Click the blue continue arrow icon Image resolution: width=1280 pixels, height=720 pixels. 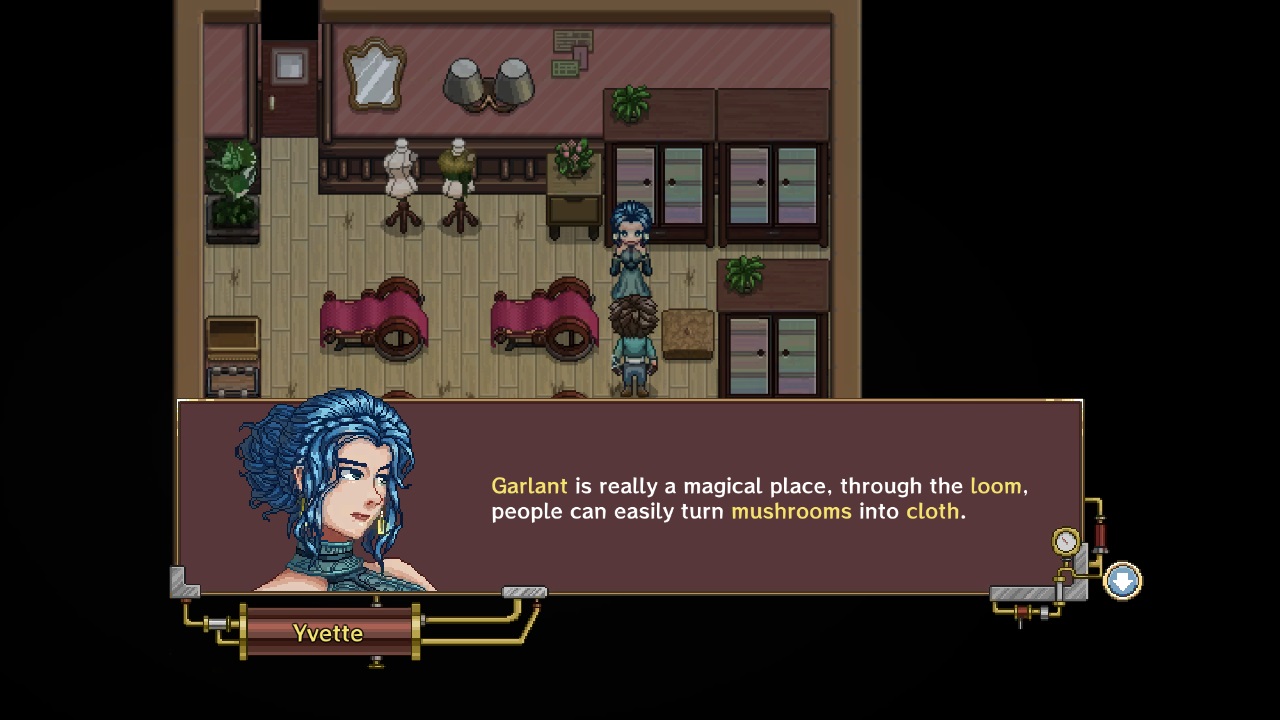[x=1123, y=580]
